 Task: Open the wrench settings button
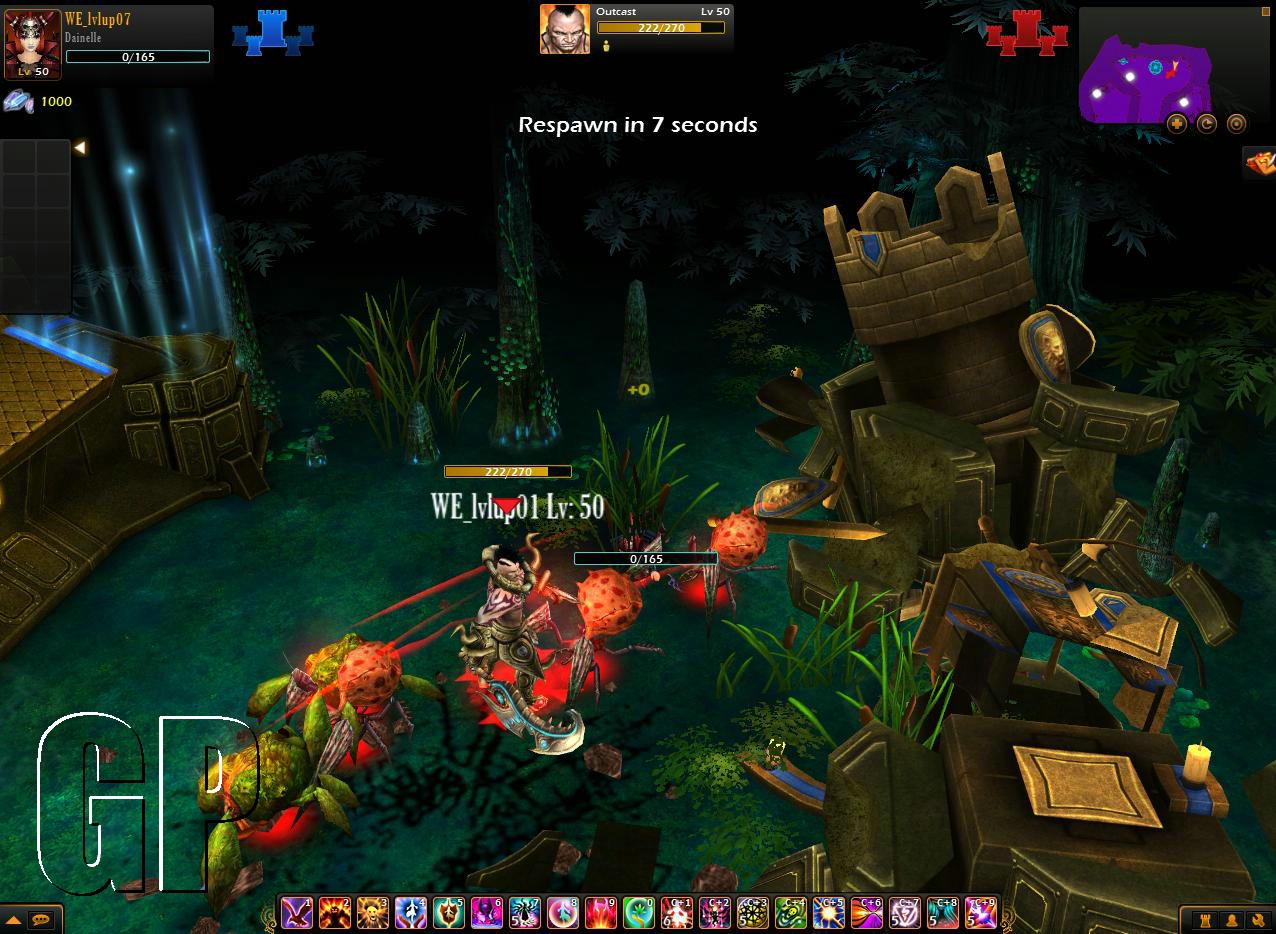[x=1257, y=919]
